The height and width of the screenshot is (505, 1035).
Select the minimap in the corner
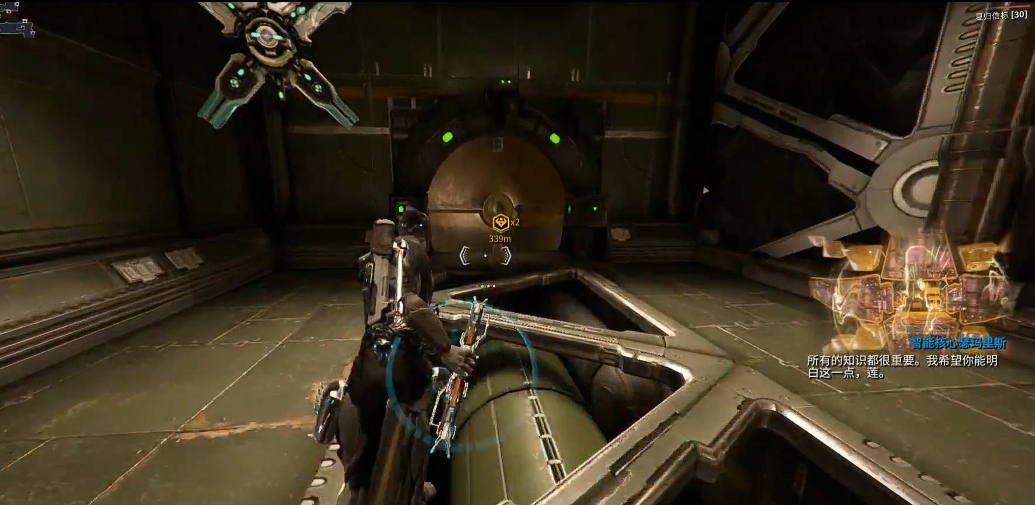point(18,26)
